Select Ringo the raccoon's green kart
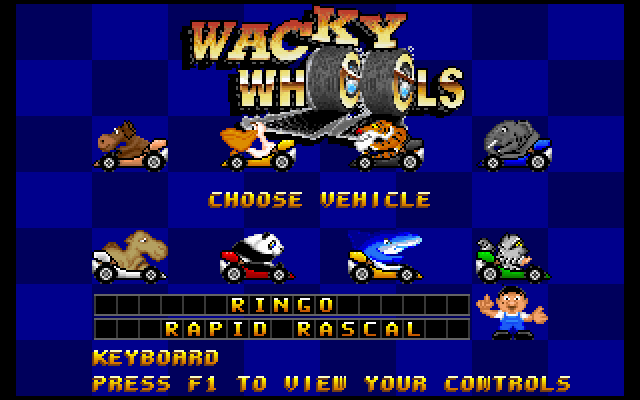 (x=511, y=257)
